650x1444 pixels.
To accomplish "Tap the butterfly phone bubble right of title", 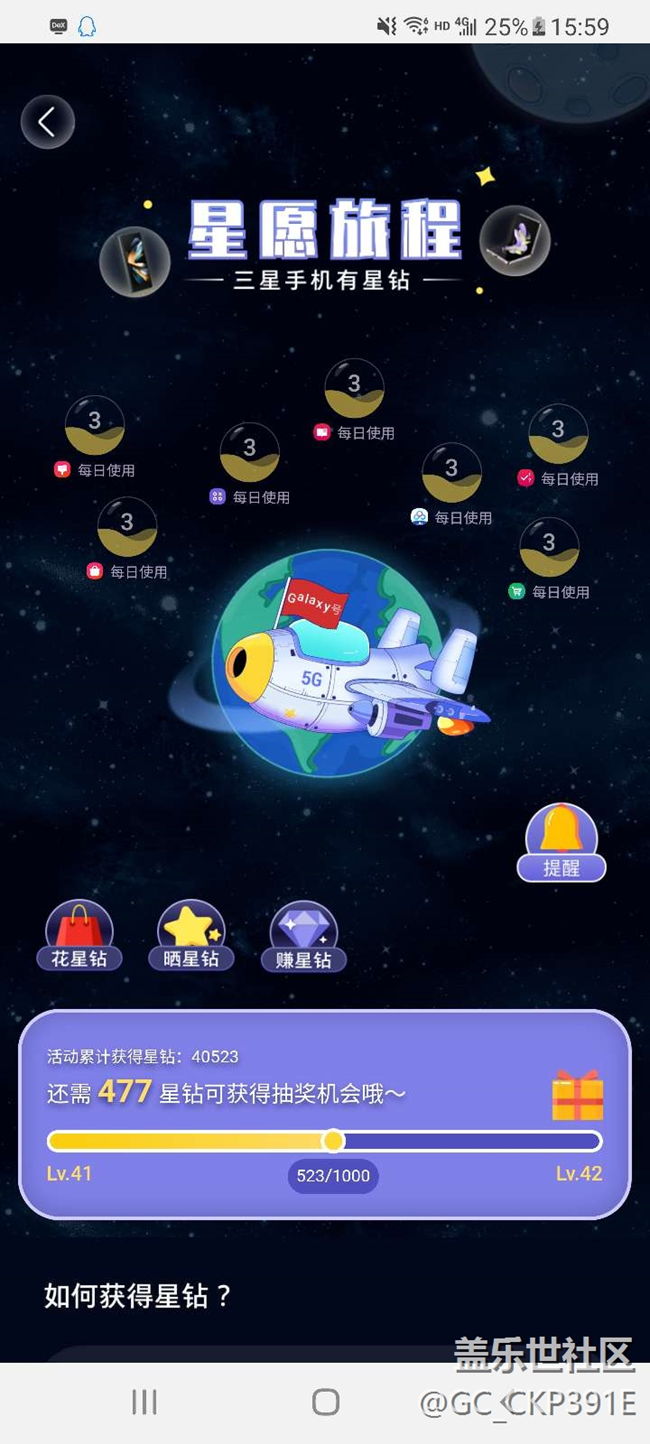I will point(515,241).
